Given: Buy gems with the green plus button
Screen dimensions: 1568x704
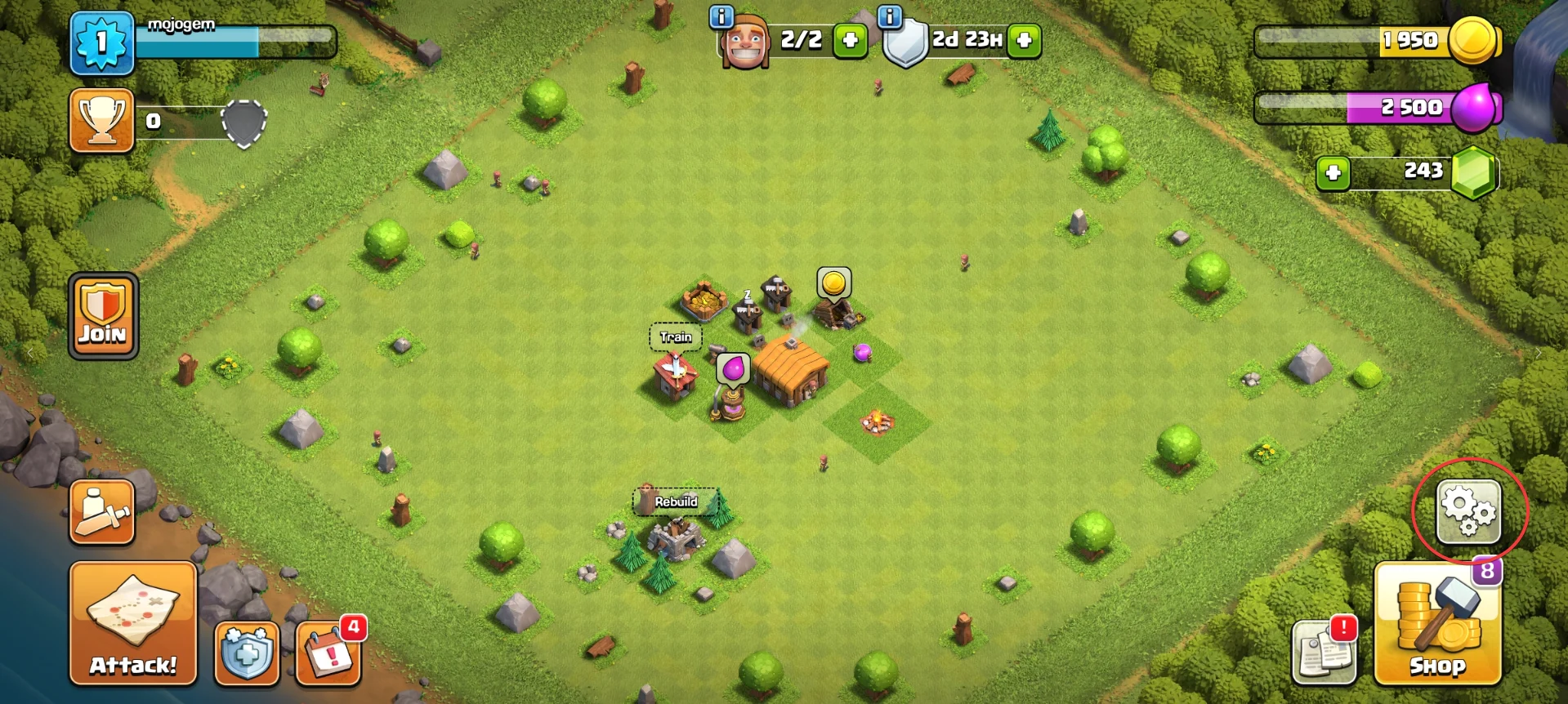Looking at the screenshot, I should pyautogui.click(x=1333, y=173).
